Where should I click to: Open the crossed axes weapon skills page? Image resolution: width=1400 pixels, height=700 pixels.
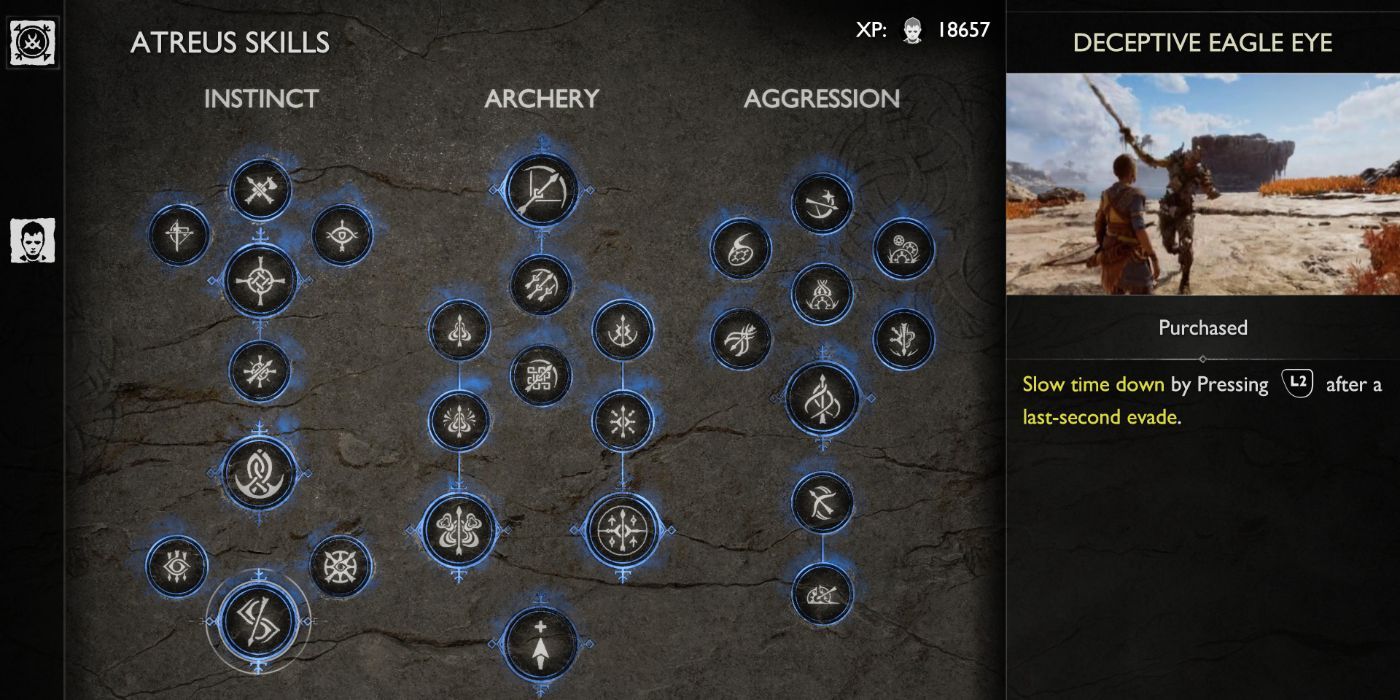tap(32, 43)
